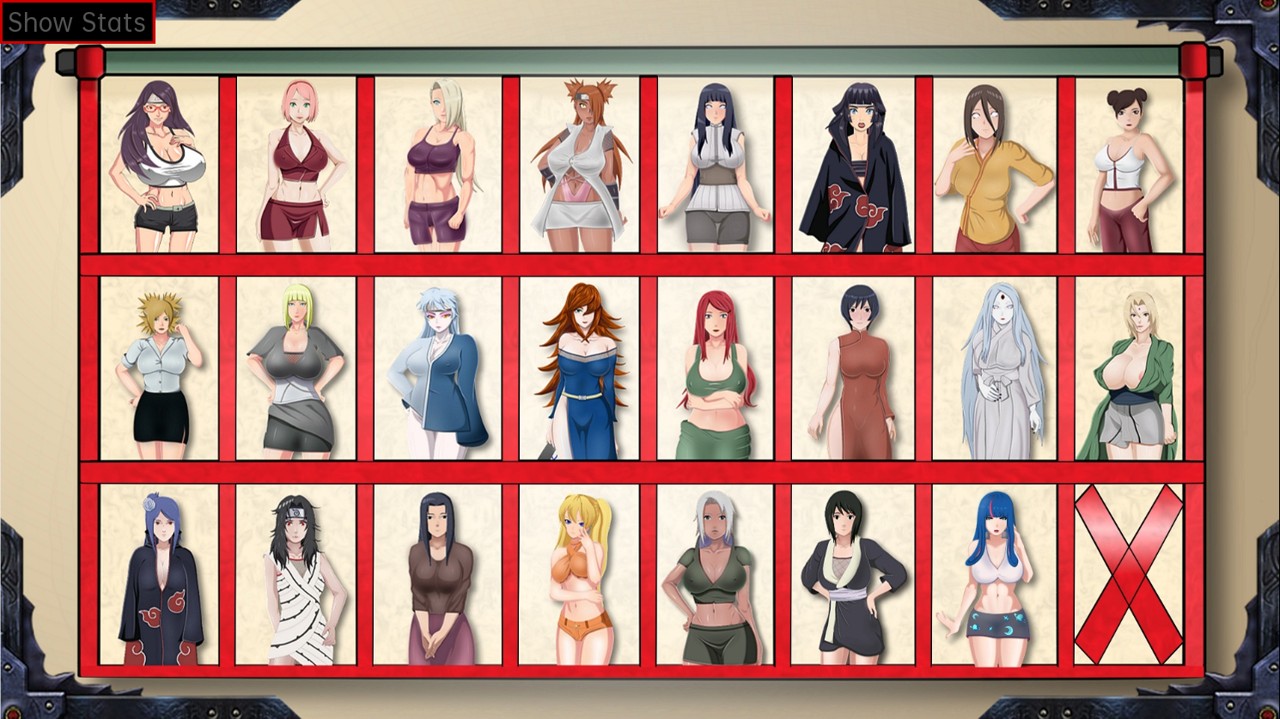Select the auburn-haired character in blue dress
Image resolution: width=1280 pixels, height=719 pixels.
tap(579, 368)
